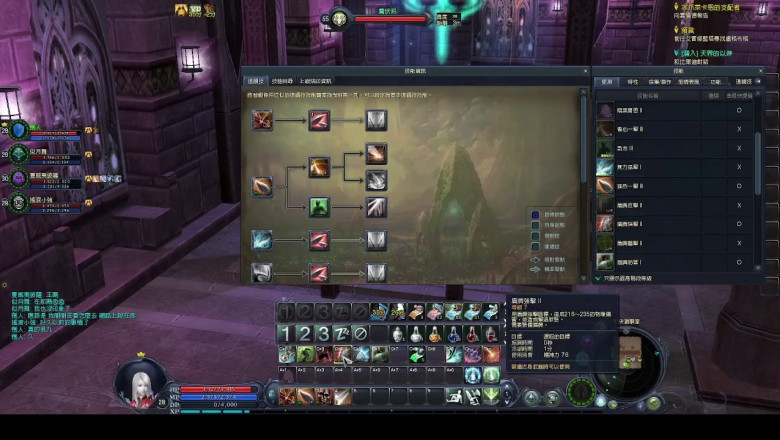Open the first tab in skill list

point(606,82)
